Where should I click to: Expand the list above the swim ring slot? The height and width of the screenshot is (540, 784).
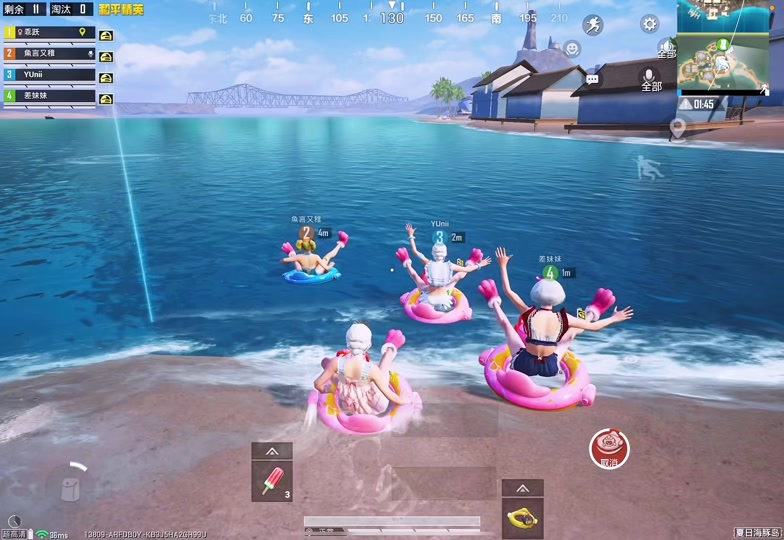coord(522,488)
